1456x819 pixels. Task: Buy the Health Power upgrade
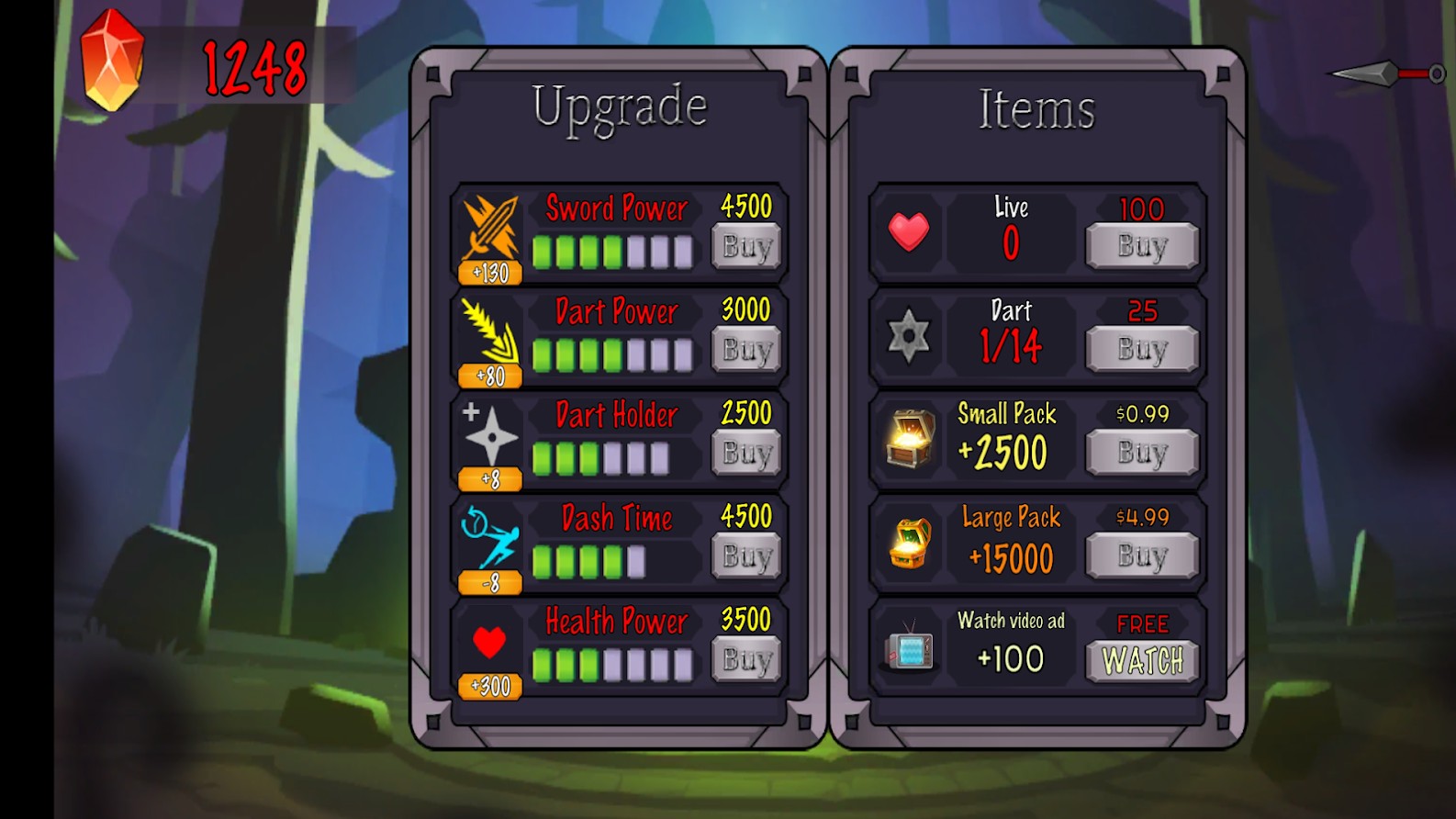[746, 659]
